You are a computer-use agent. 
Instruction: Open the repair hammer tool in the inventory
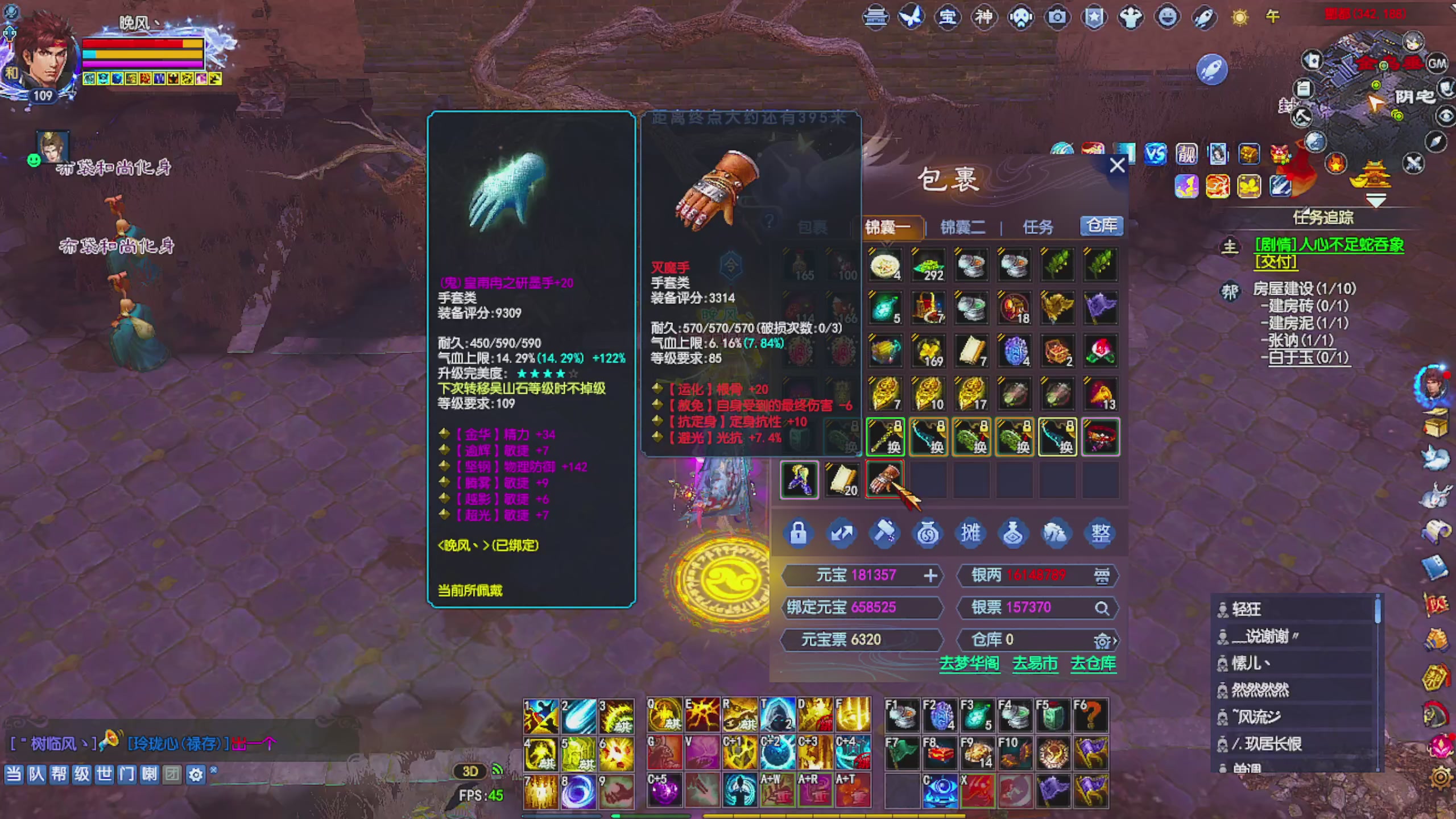[x=886, y=533]
